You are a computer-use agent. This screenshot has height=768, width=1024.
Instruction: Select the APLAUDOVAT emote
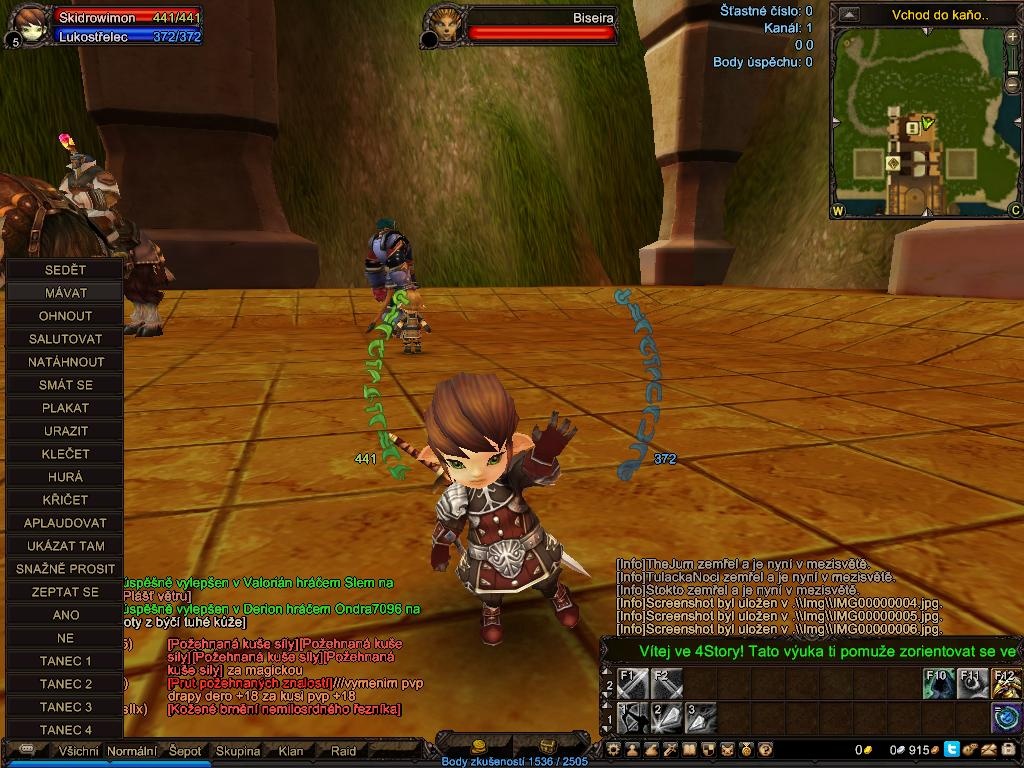coord(65,523)
